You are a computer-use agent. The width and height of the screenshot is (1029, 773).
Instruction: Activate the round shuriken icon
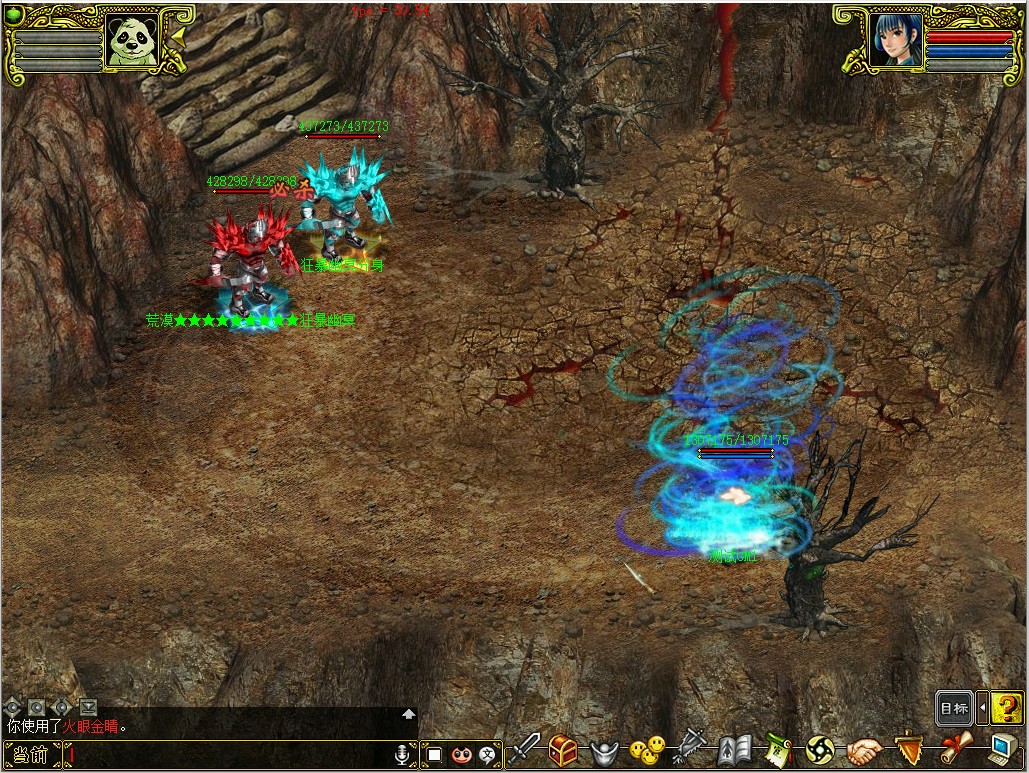coord(820,749)
